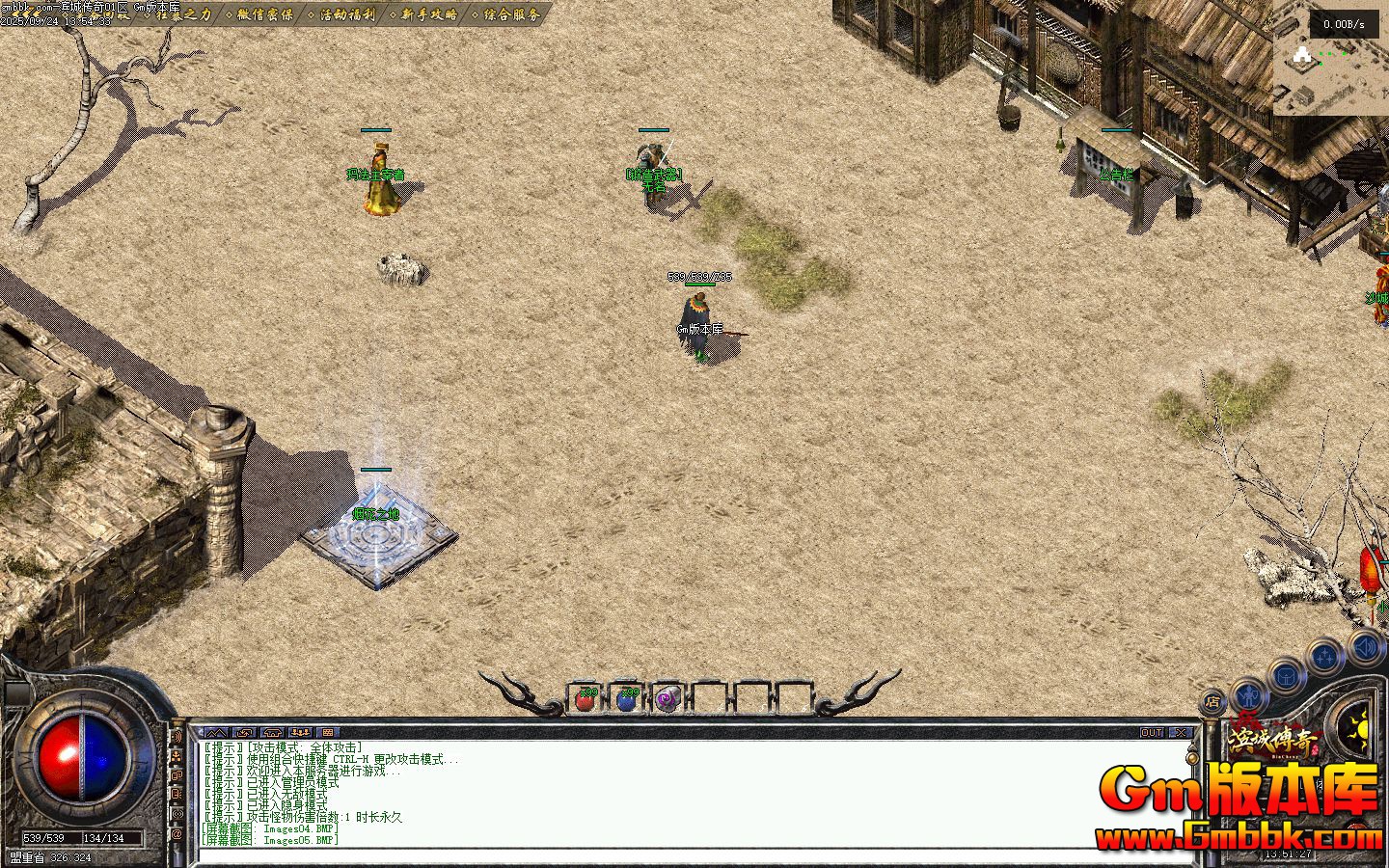The image size is (1389, 868).
Task: Select the first chat toolbar button
Action: tap(216, 732)
